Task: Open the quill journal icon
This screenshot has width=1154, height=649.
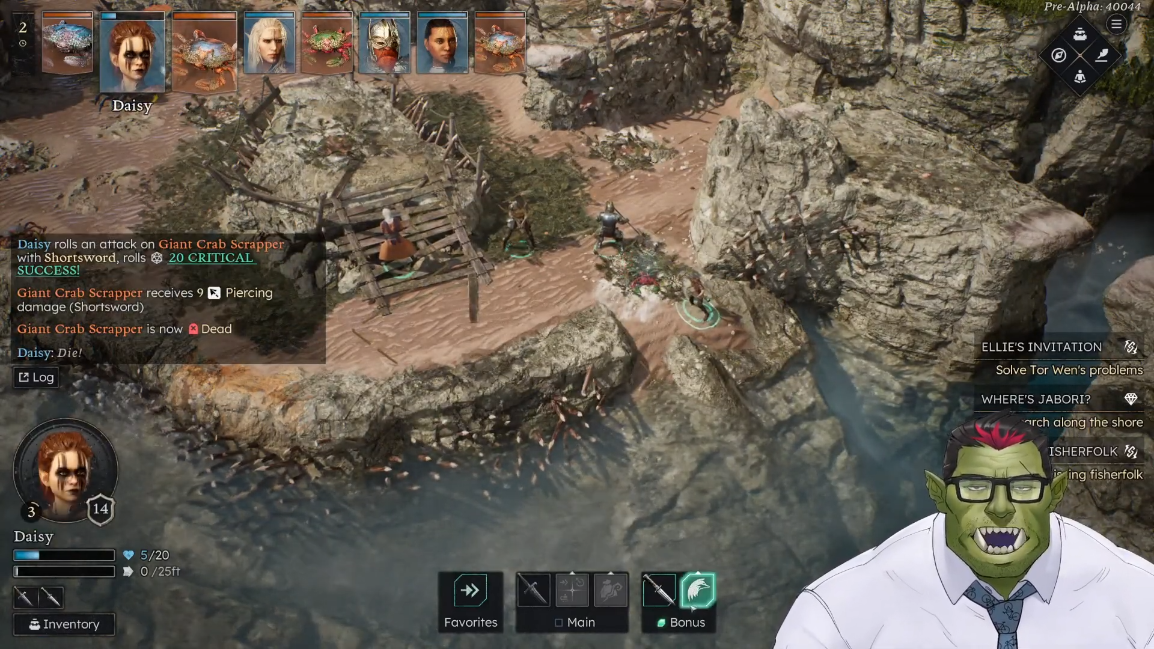Action: pos(1101,55)
